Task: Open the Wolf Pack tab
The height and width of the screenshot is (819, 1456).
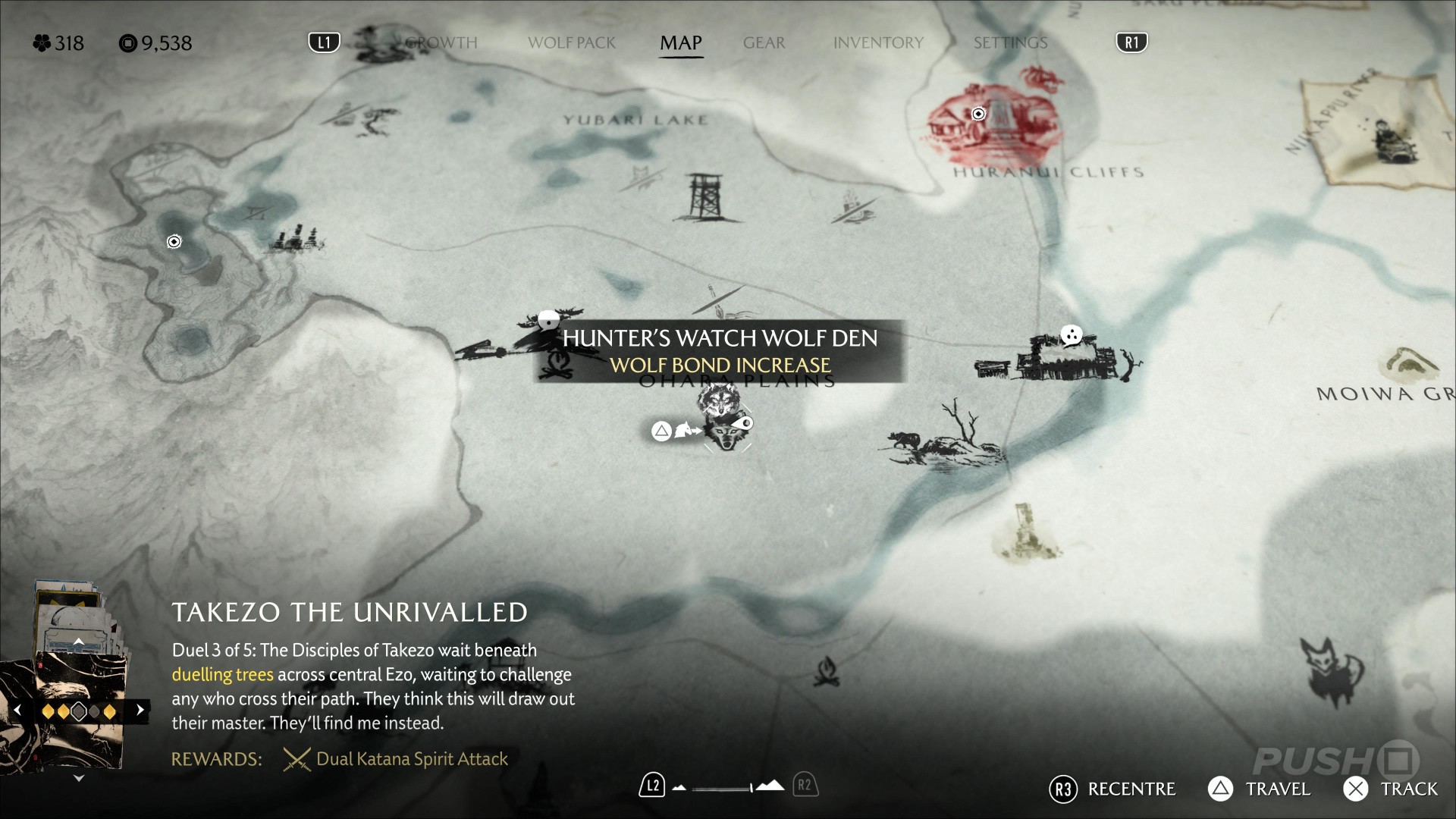Action: coord(572,43)
